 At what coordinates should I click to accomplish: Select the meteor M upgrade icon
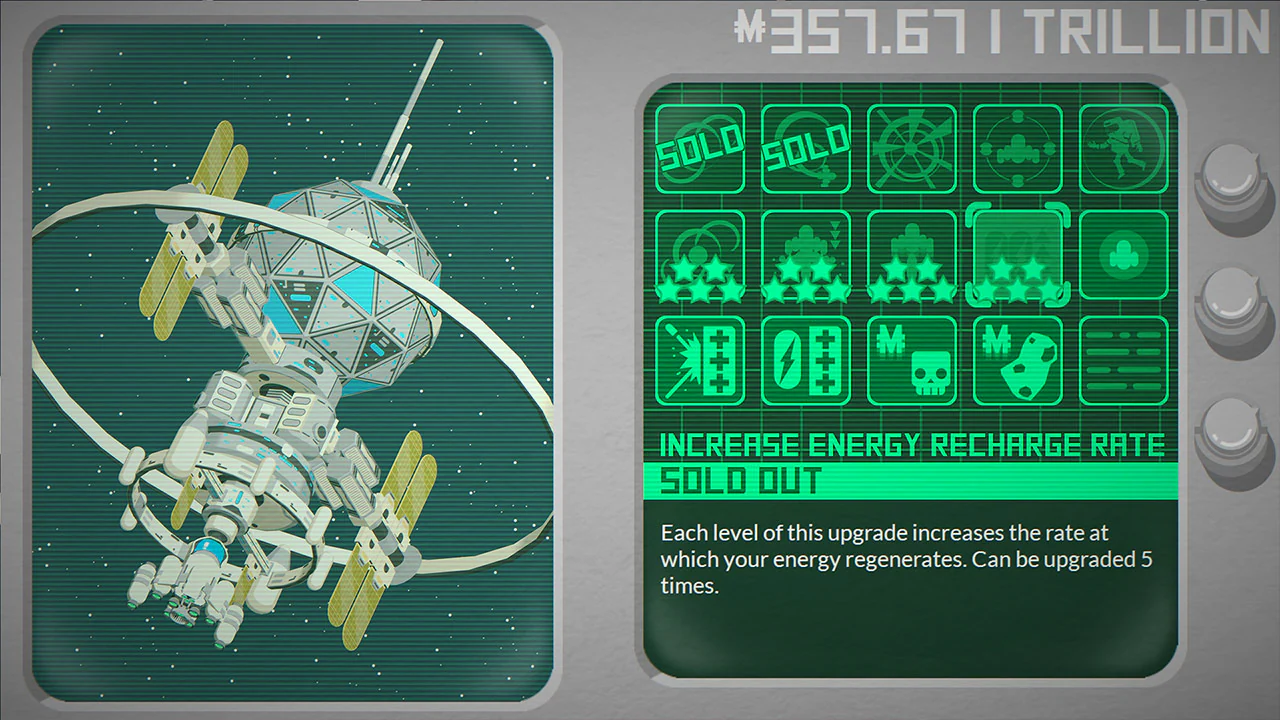pyautogui.click(x=1017, y=360)
